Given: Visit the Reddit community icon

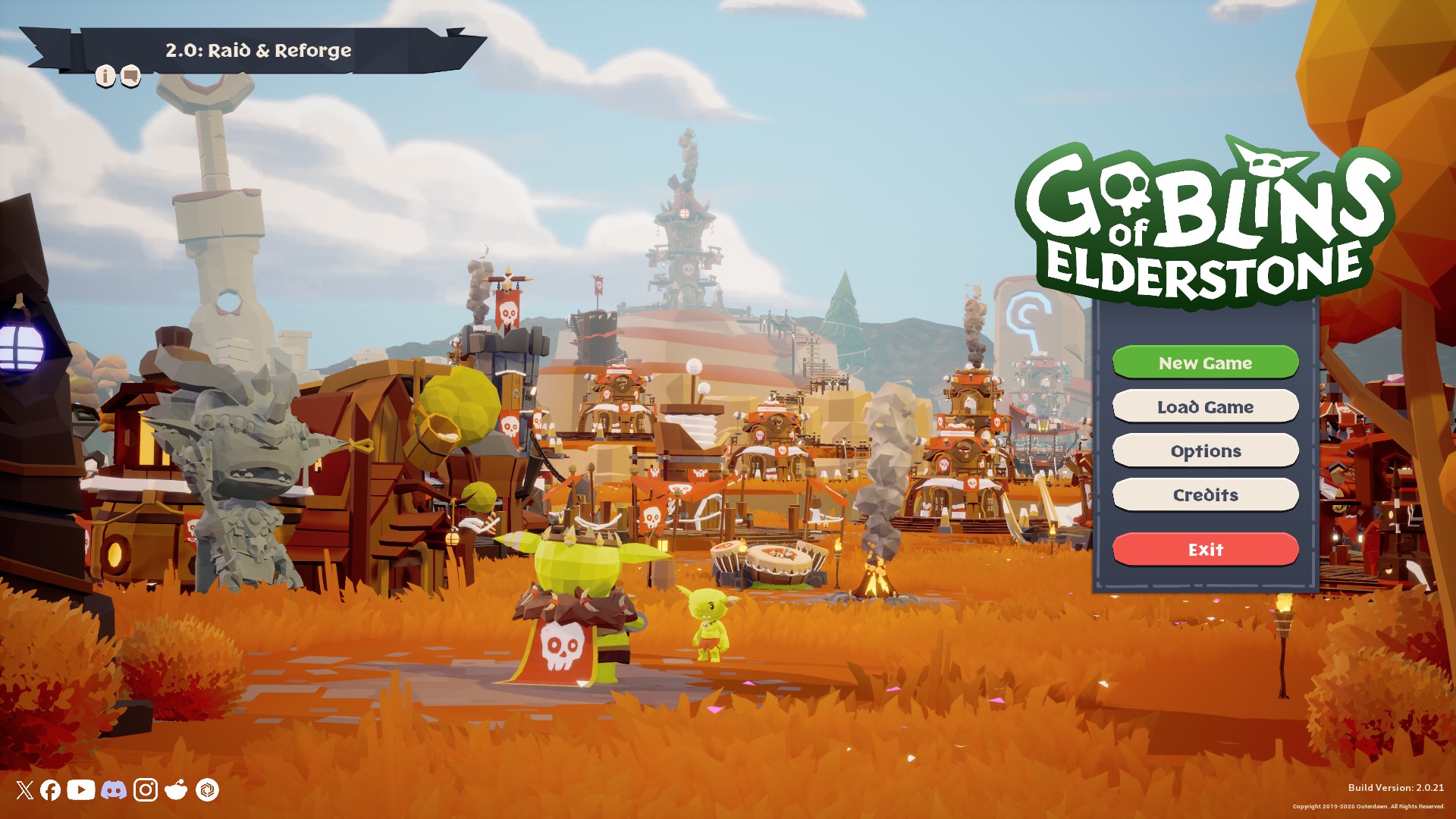Looking at the screenshot, I should pos(176,790).
